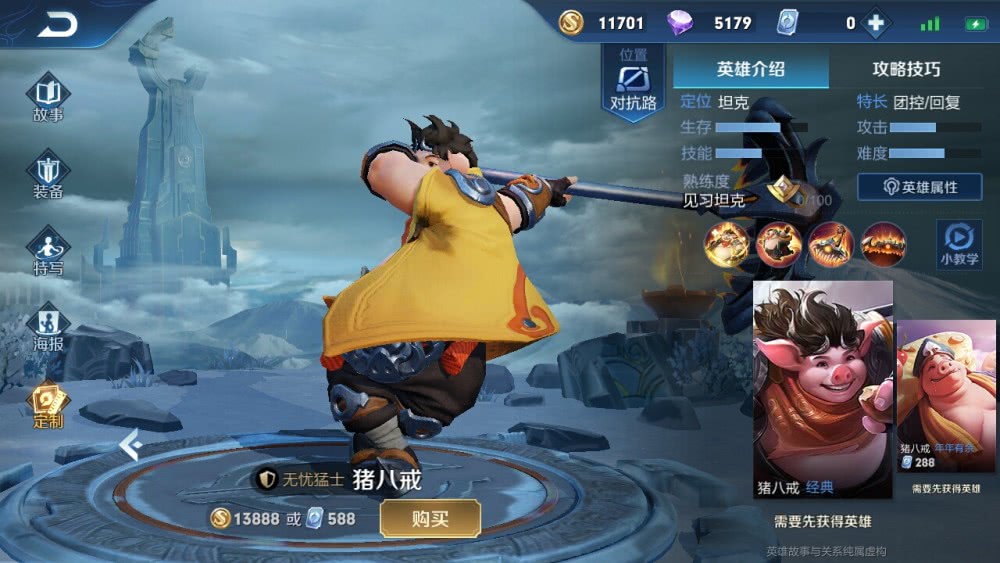This screenshot has height=563, width=1000.
Task: Choose the 猪八戒 经典 classic skin
Action: [x=822, y=388]
